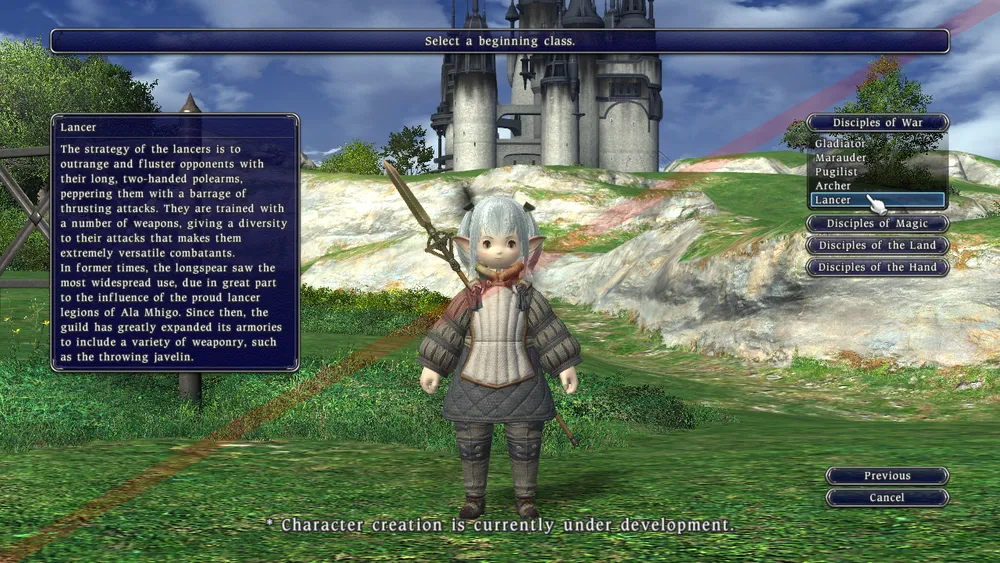Go back with the Previous button
The height and width of the screenshot is (563, 1000).
tap(887, 476)
